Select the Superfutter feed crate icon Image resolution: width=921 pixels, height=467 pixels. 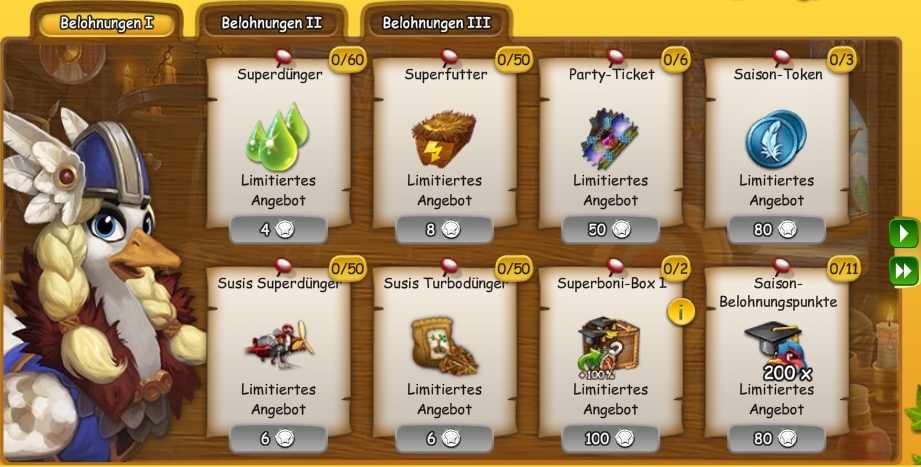coord(443,138)
